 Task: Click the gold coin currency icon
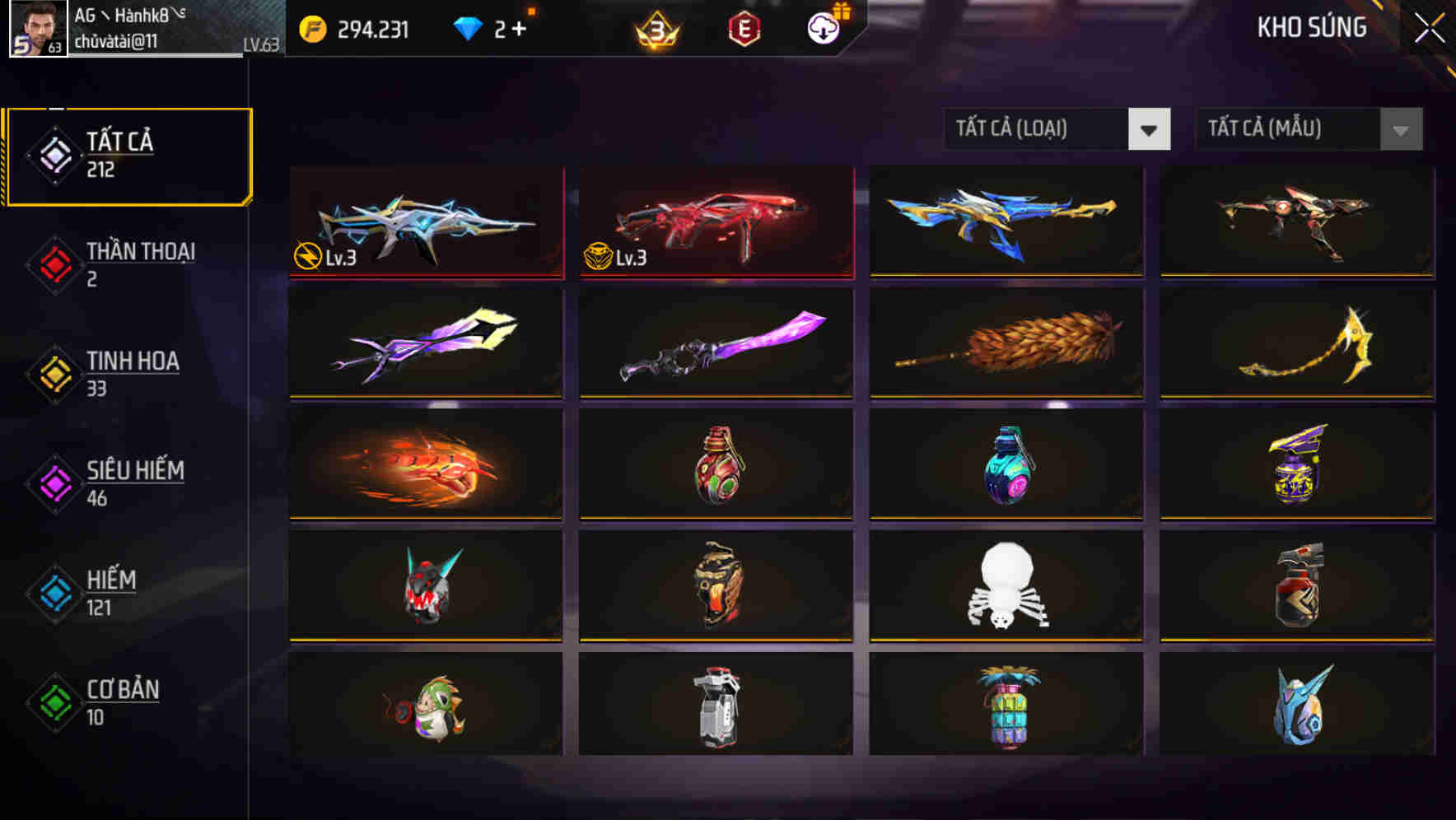click(x=311, y=27)
